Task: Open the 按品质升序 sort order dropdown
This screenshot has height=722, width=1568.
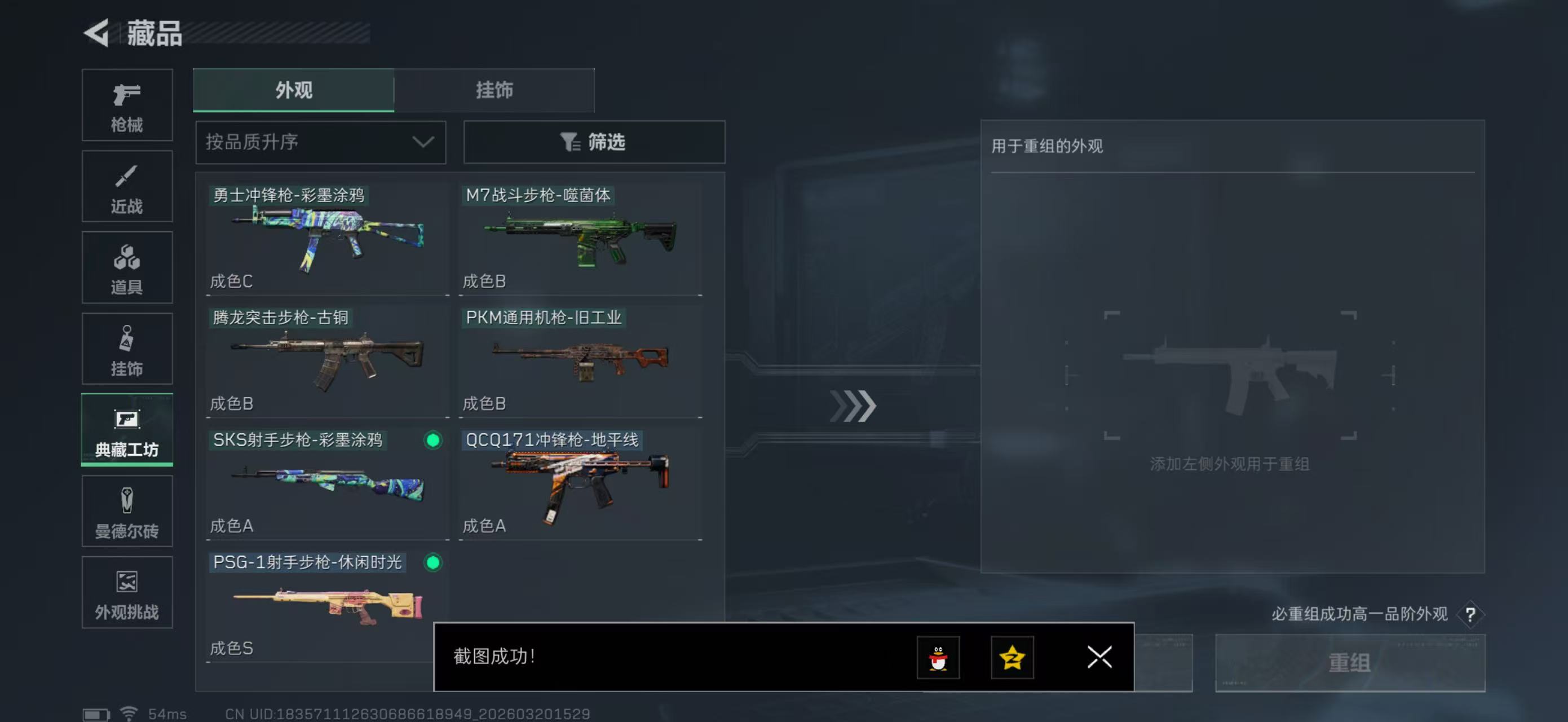Action: click(x=320, y=142)
